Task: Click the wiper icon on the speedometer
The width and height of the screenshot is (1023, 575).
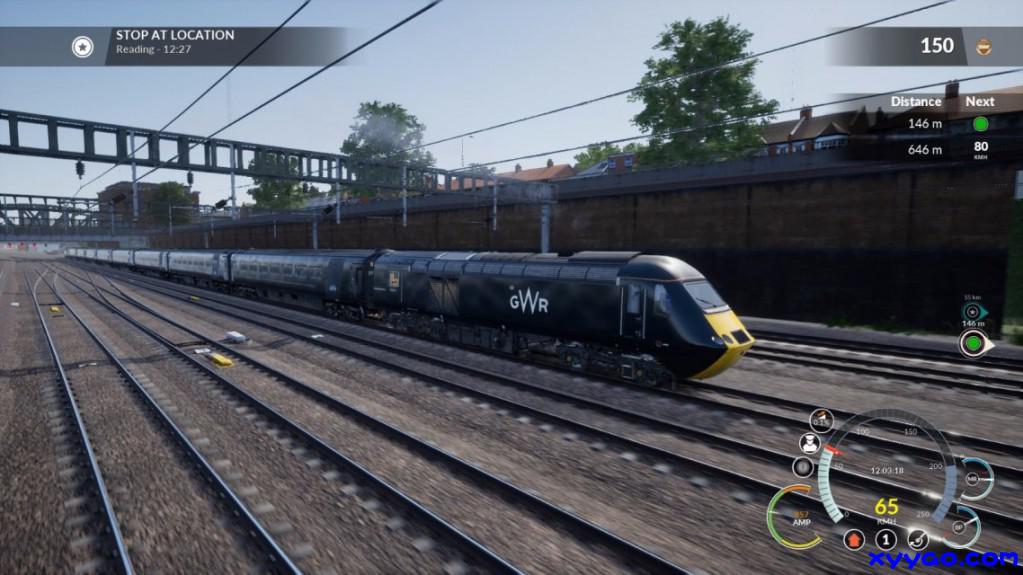Action: point(918,539)
